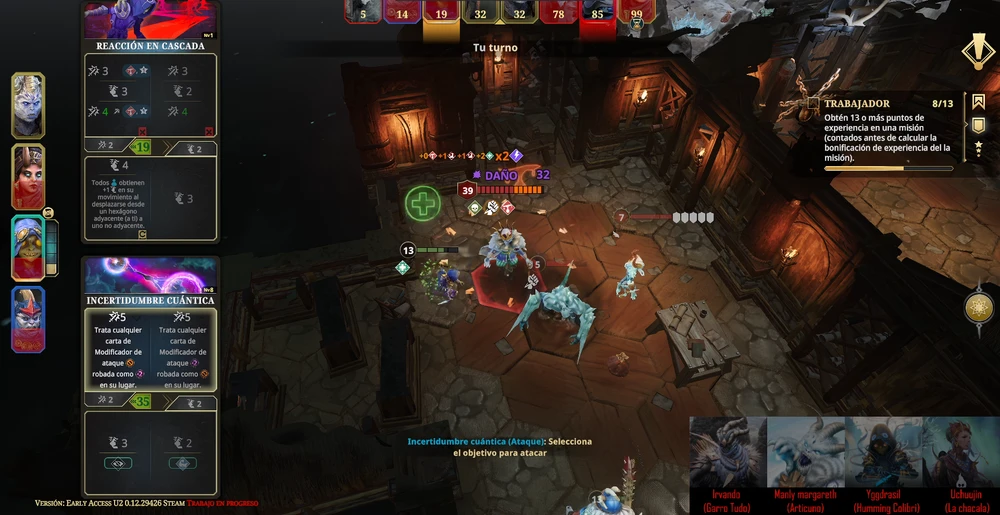The image size is (1000, 515).
Task: Select the goggled character portrait with teal frame
Action: 28,248
